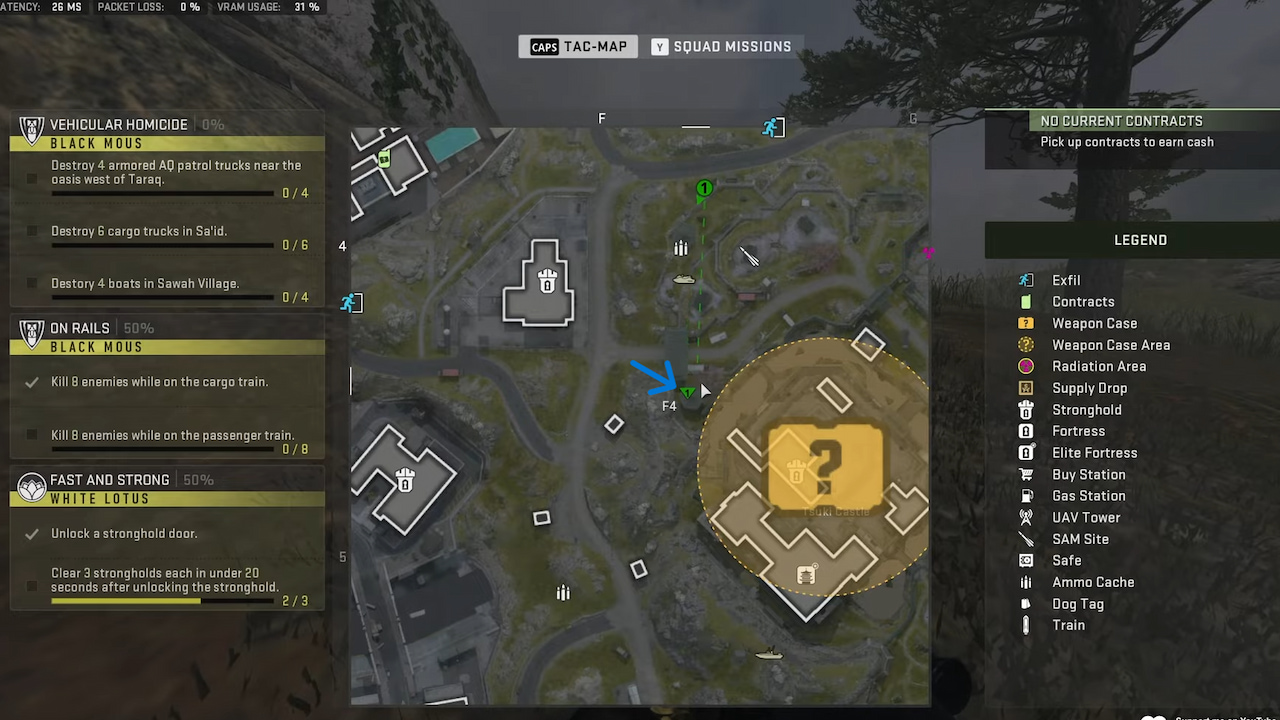
Task: Open the Tac-Map tab
Action: [x=578, y=46]
